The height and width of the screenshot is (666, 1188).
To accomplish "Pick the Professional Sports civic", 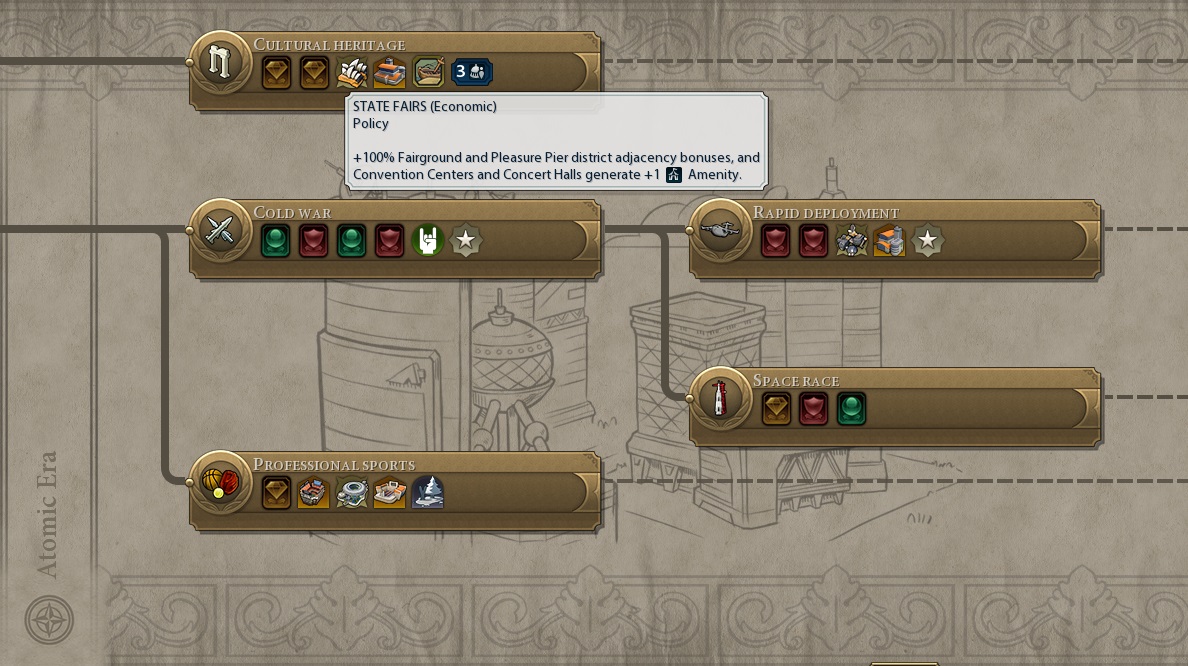I will coord(217,482).
